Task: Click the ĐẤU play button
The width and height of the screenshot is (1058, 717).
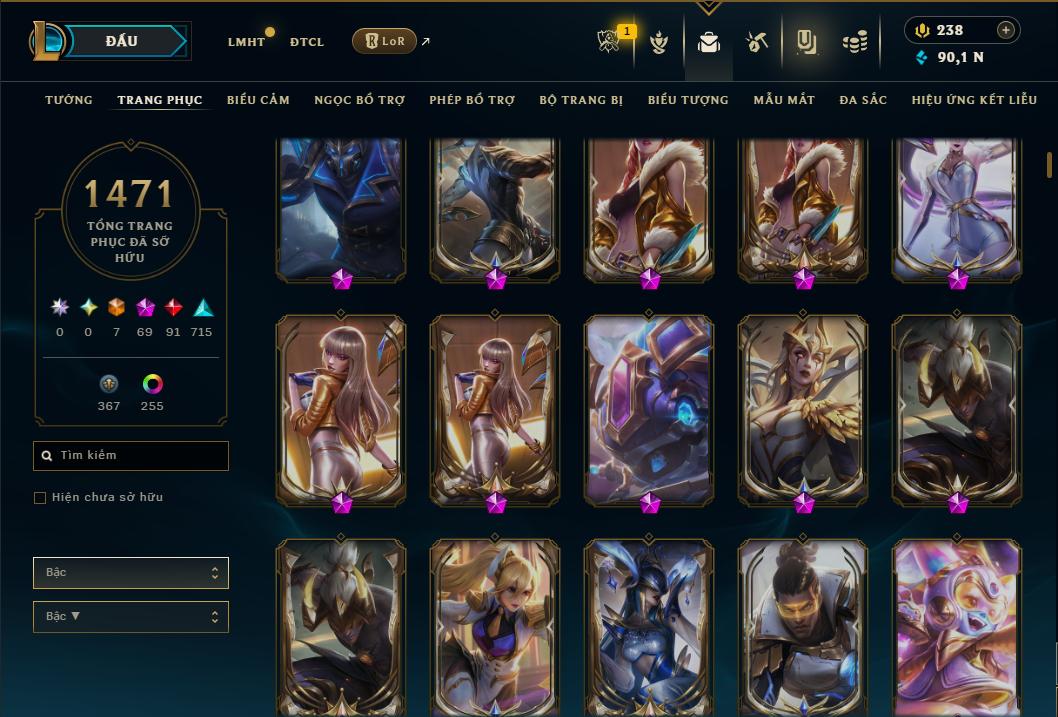Action: coord(122,41)
